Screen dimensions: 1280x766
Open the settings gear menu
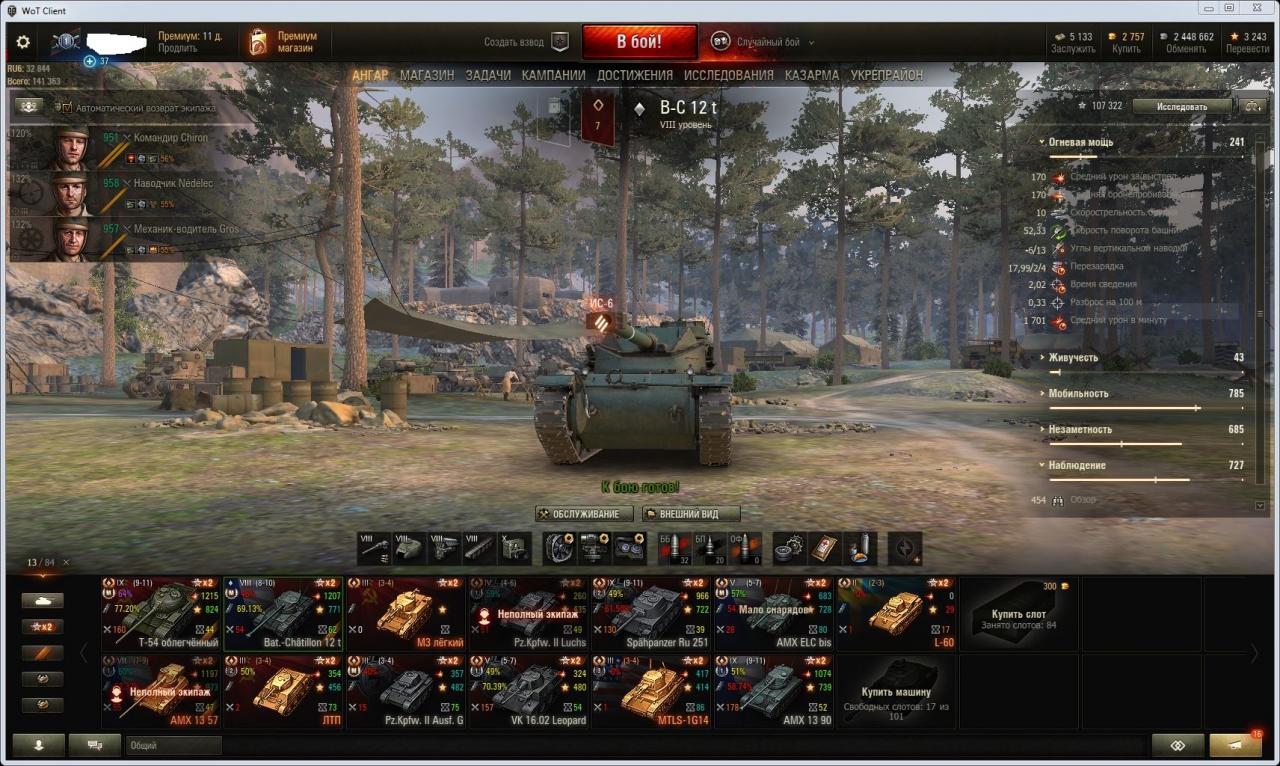(23, 43)
